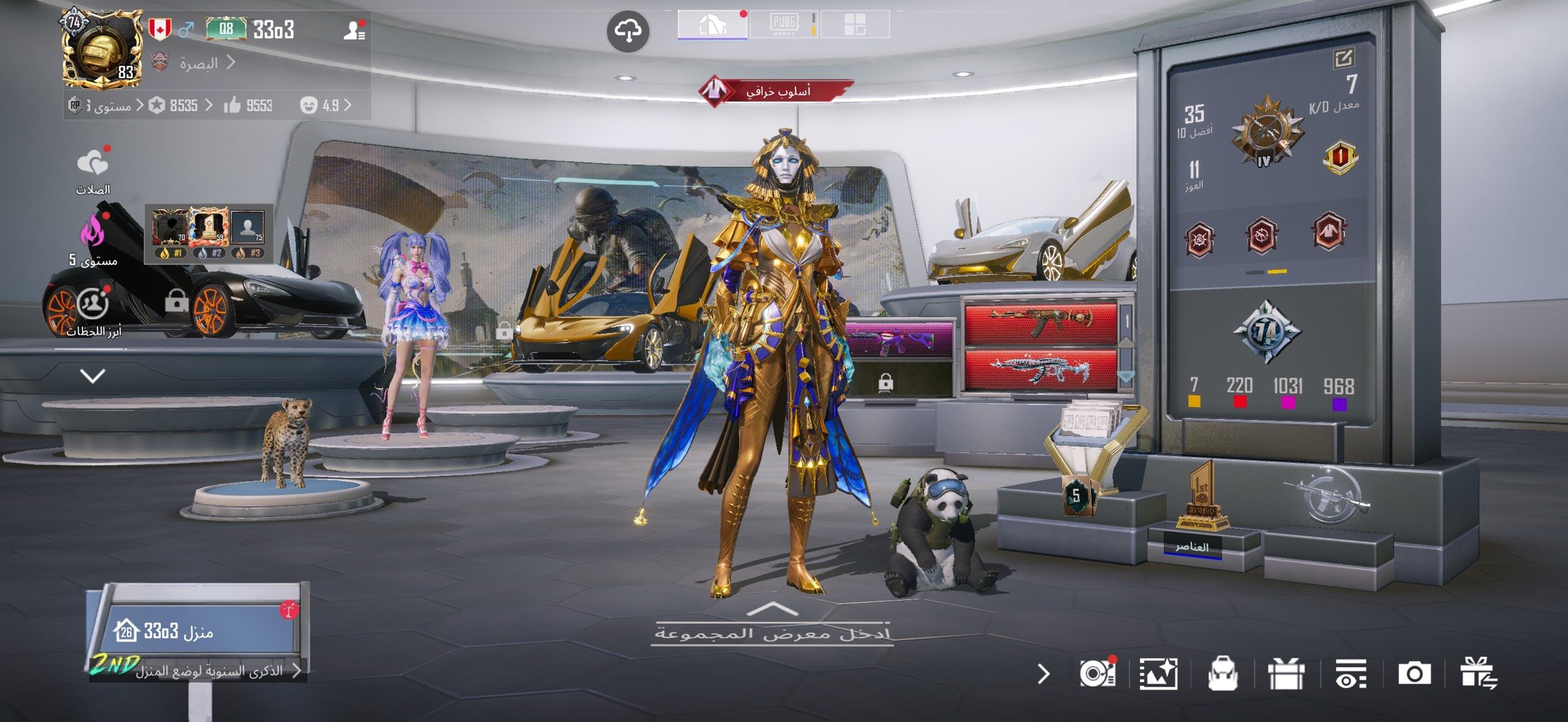The image size is (1568, 722).
Task: Open the backpack inventory icon
Action: point(1222,674)
